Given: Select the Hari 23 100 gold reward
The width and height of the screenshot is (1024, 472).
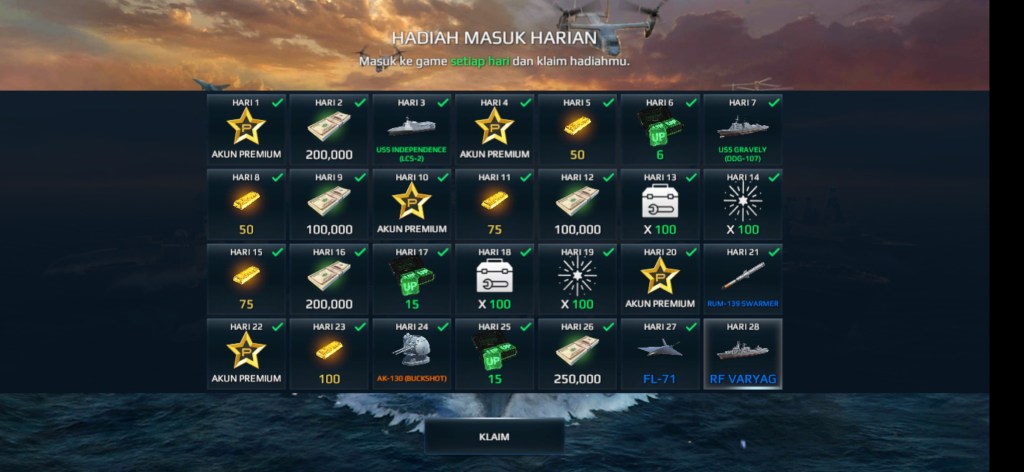Looking at the screenshot, I should pyautogui.click(x=328, y=354).
